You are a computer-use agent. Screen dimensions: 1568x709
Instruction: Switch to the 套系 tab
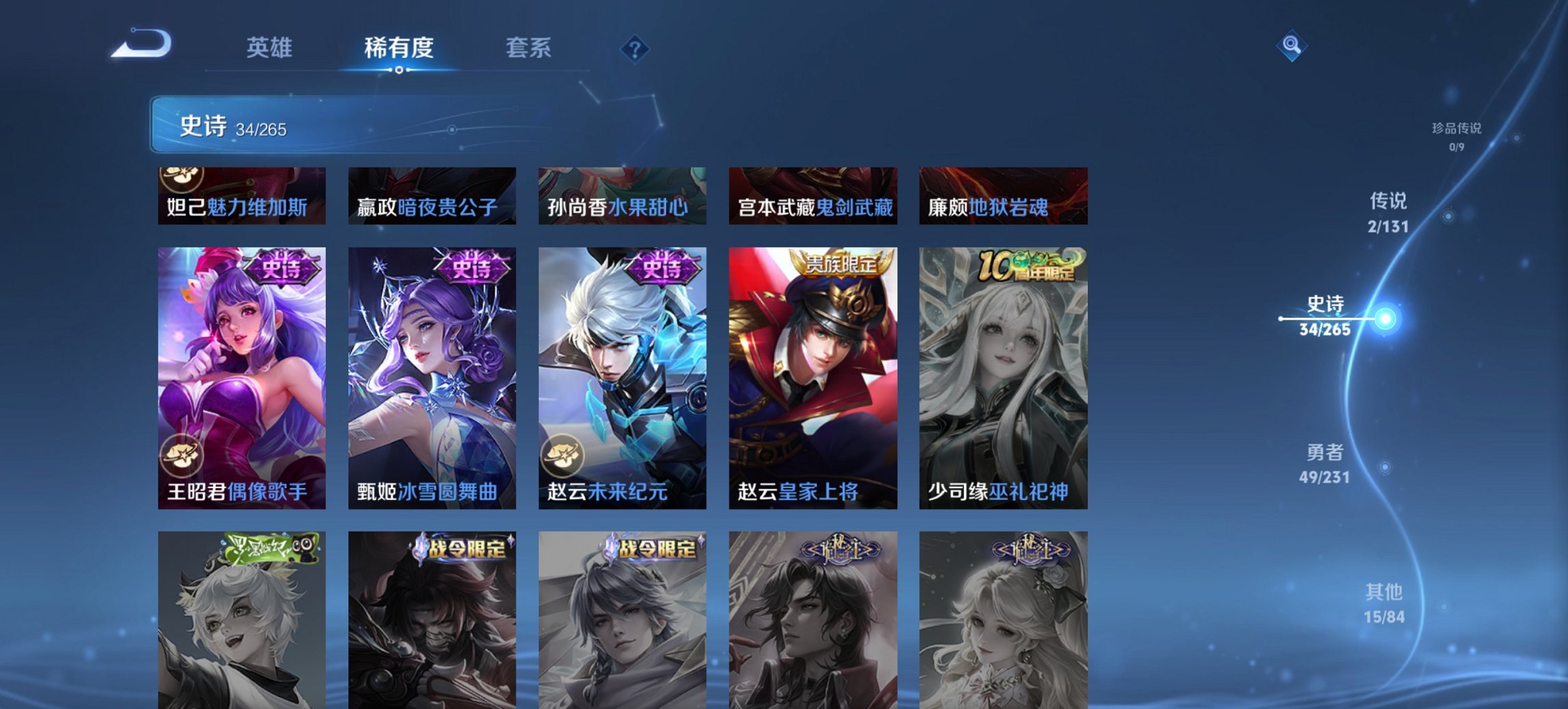pos(528,48)
